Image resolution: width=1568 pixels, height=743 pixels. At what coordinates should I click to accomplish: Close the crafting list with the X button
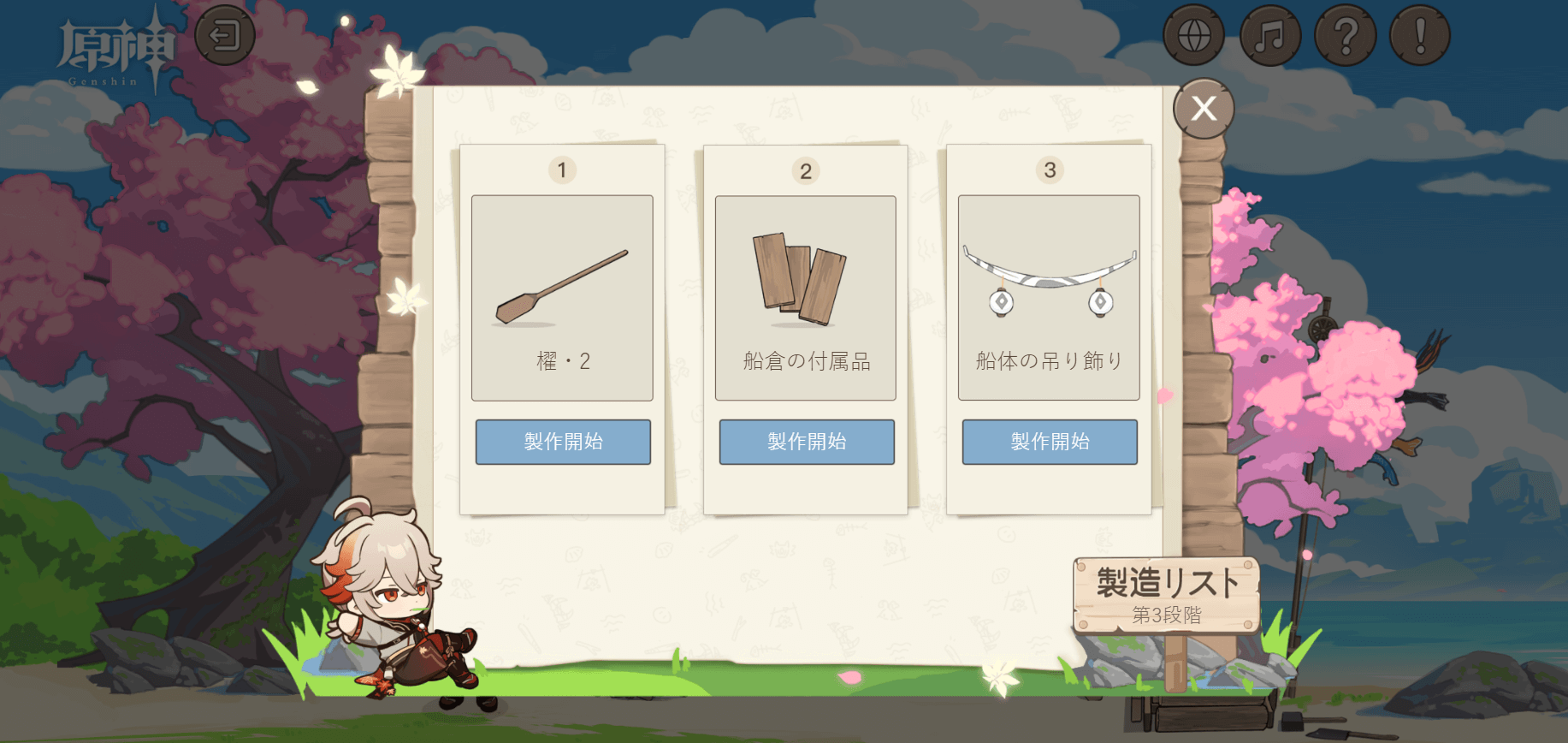pyautogui.click(x=1204, y=106)
